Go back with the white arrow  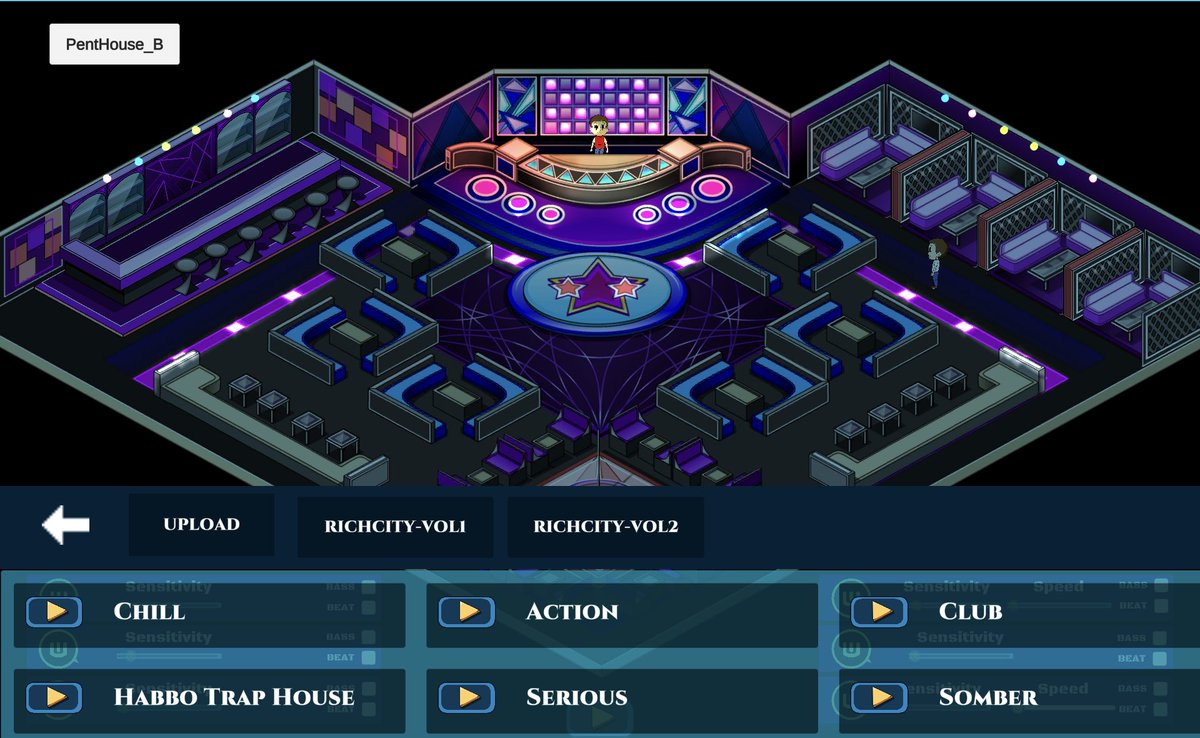click(x=66, y=524)
